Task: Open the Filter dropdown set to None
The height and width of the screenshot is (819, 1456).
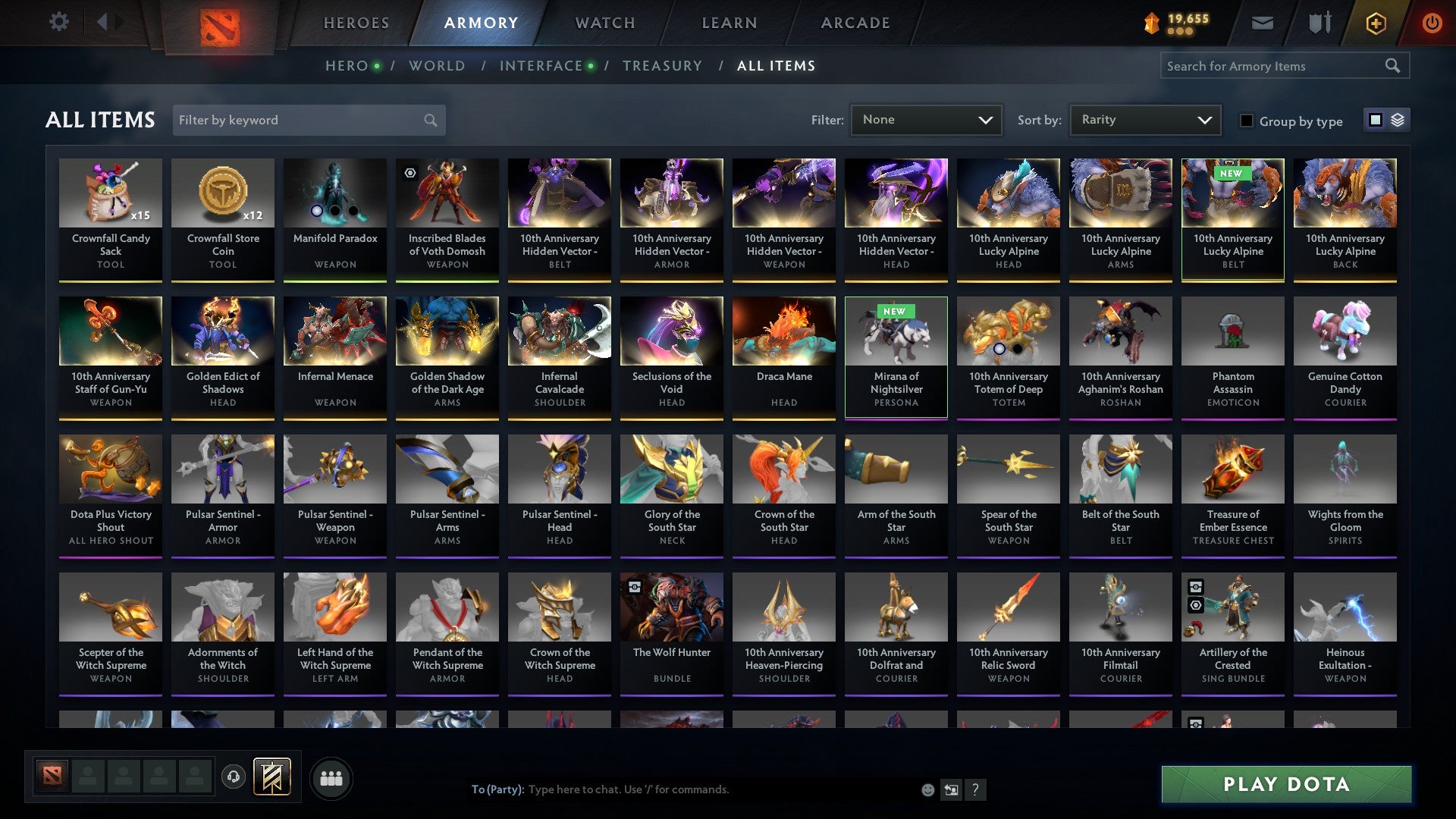Action: point(927,119)
